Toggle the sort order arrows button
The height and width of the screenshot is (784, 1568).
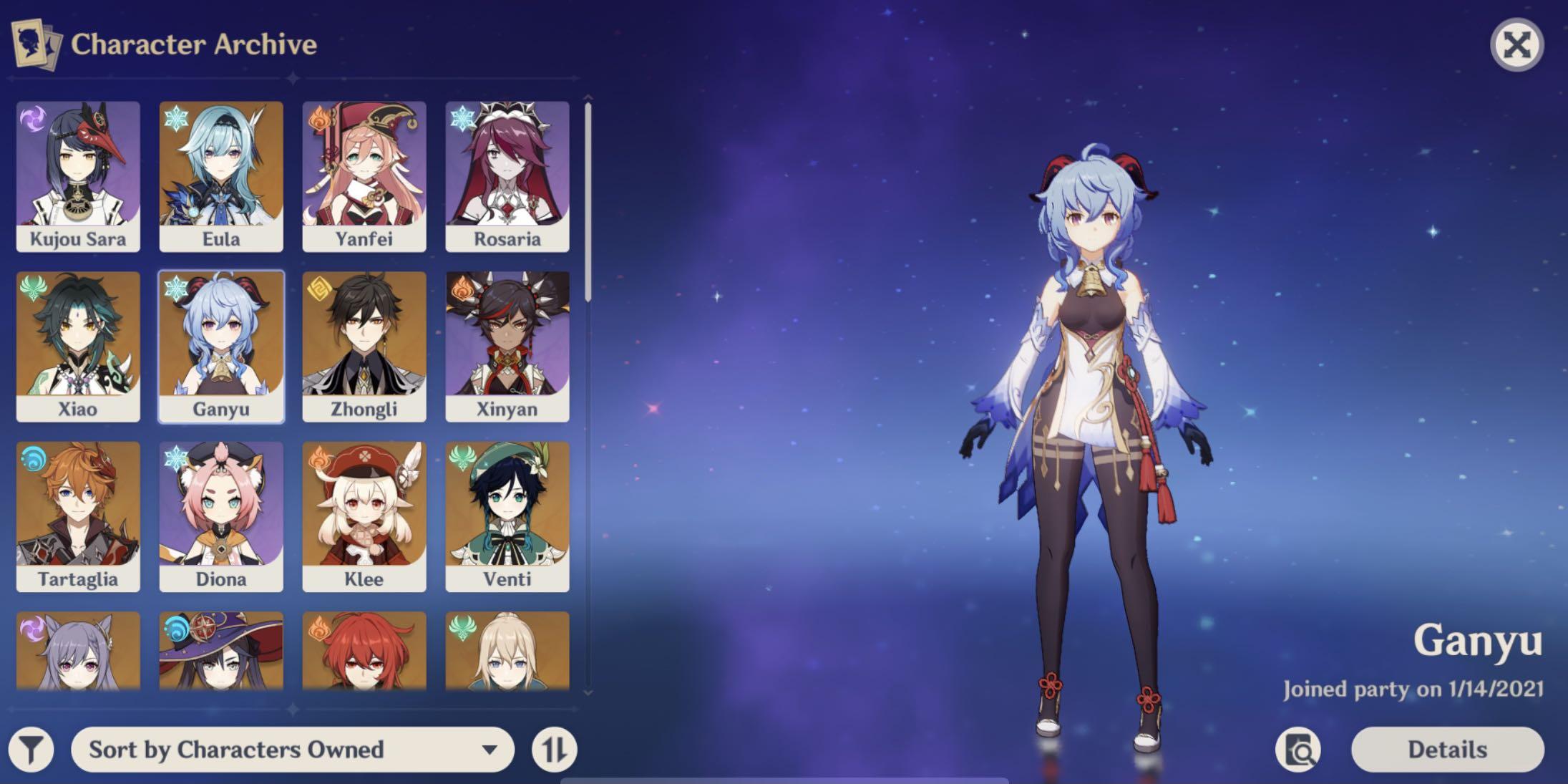[x=554, y=750]
